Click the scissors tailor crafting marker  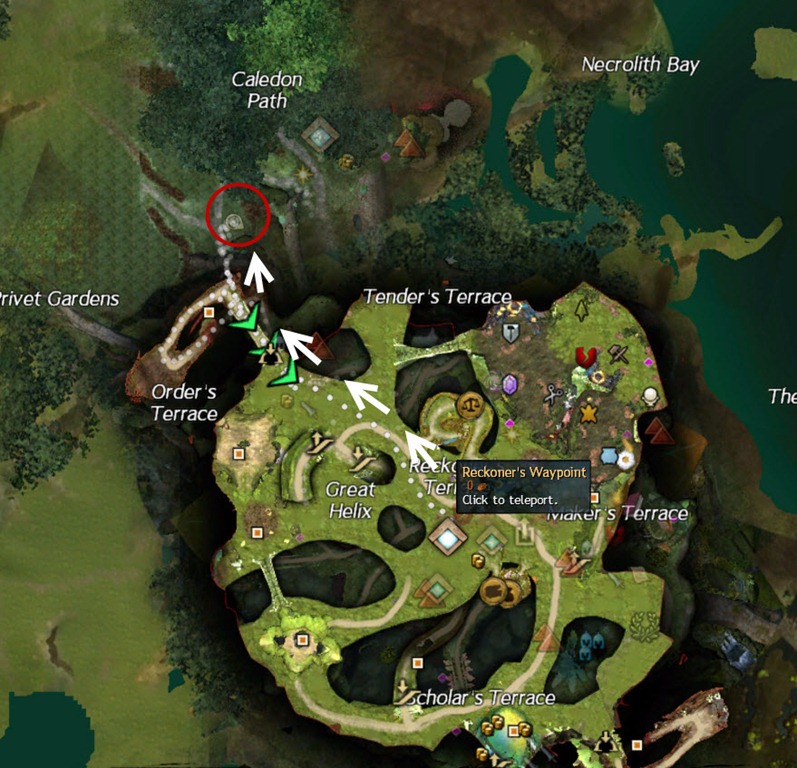(551, 396)
